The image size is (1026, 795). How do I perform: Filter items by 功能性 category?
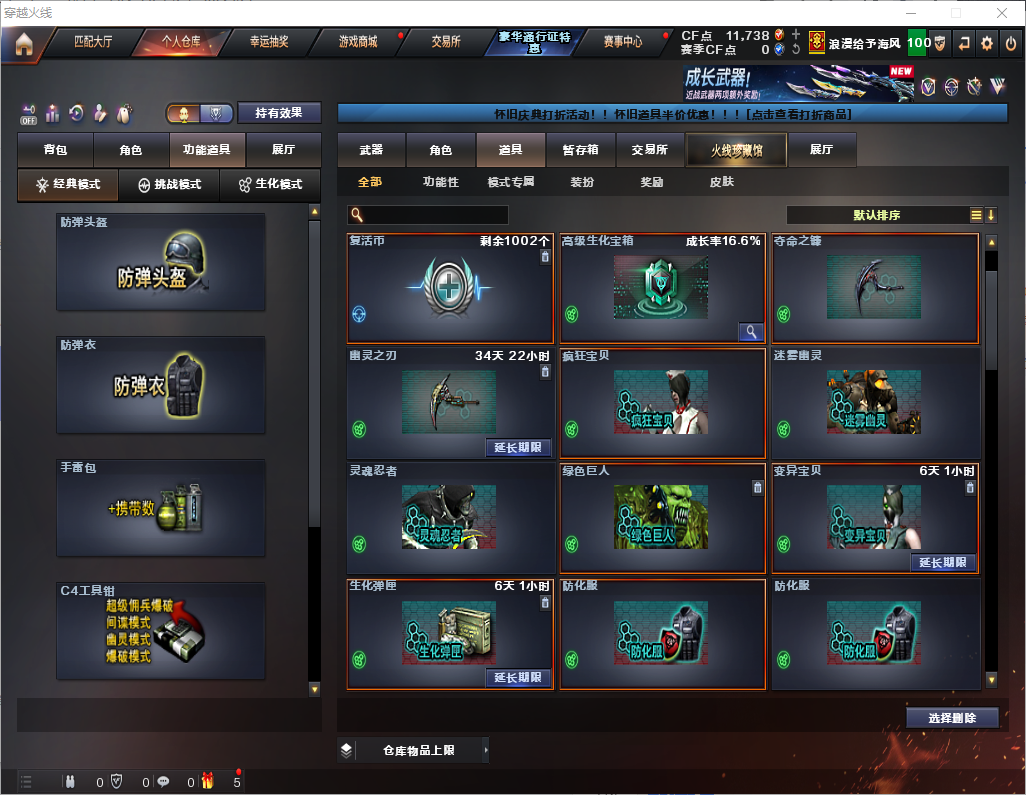[x=440, y=182]
